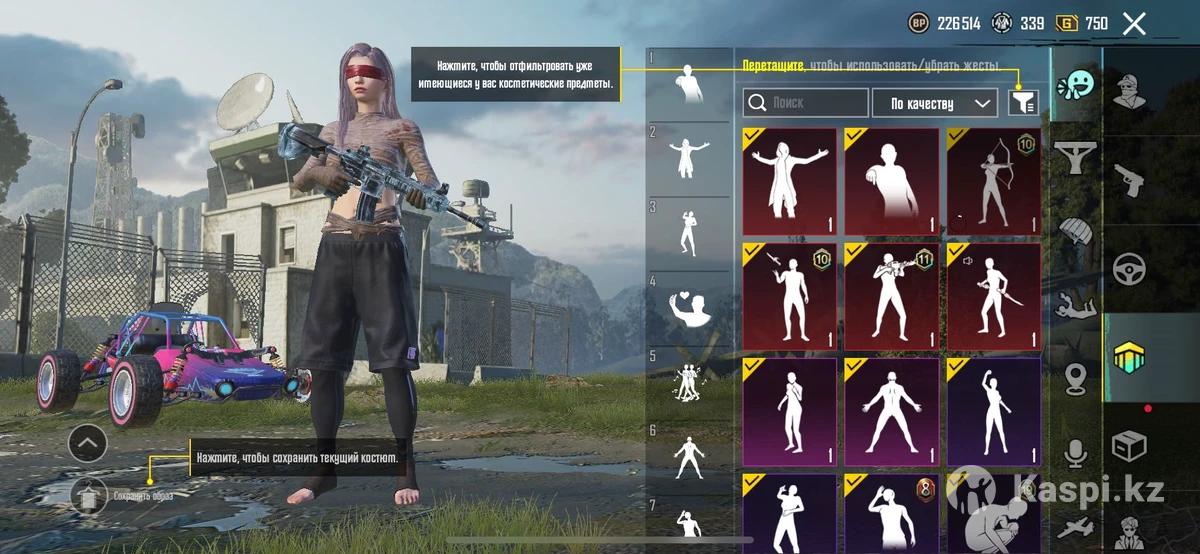Viewport: 1200px width, 554px height.
Task: Toggle the owned-items filter funnel button
Action: pos(1023,102)
